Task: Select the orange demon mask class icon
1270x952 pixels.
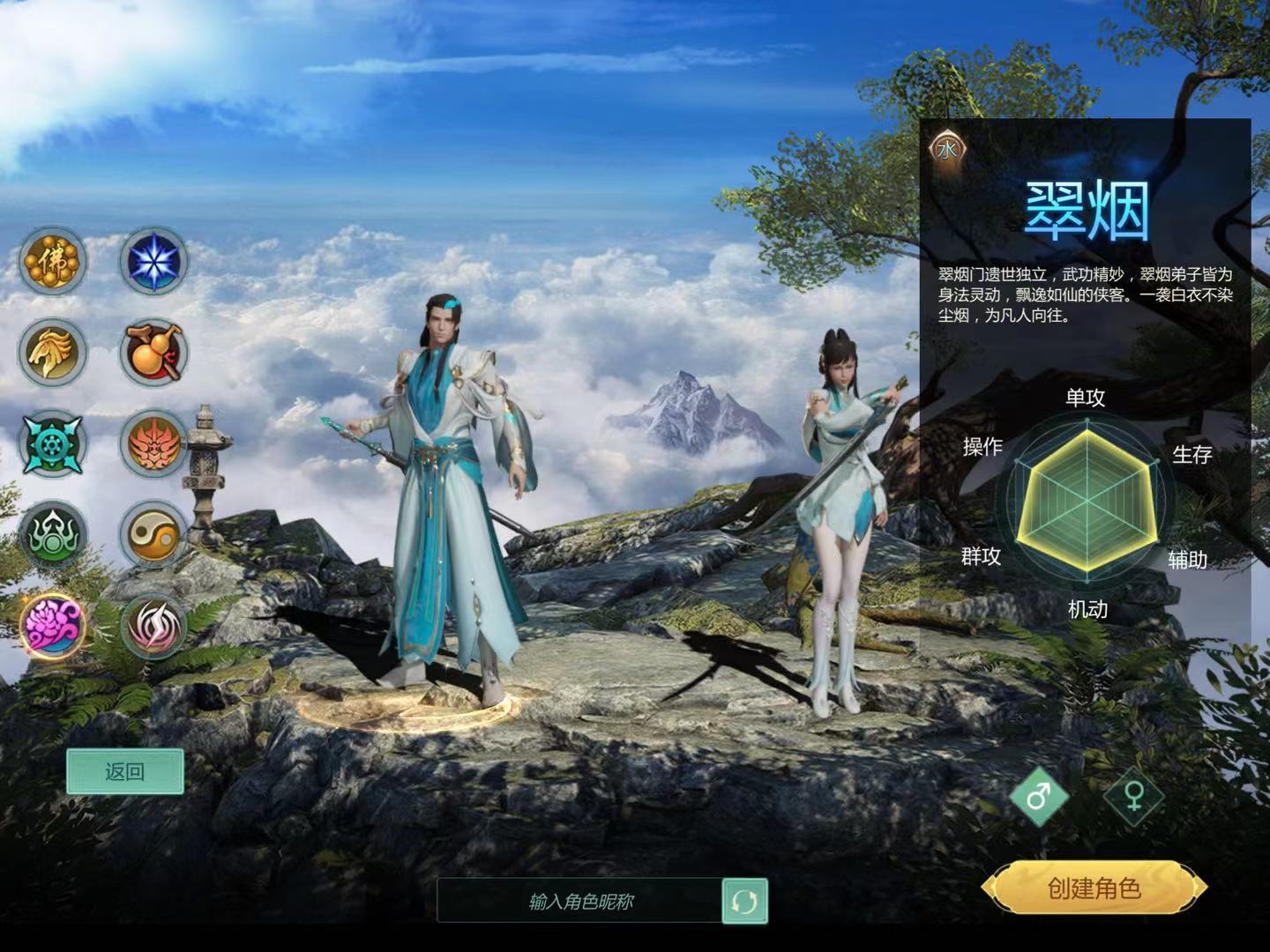Action: pos(153,443)
